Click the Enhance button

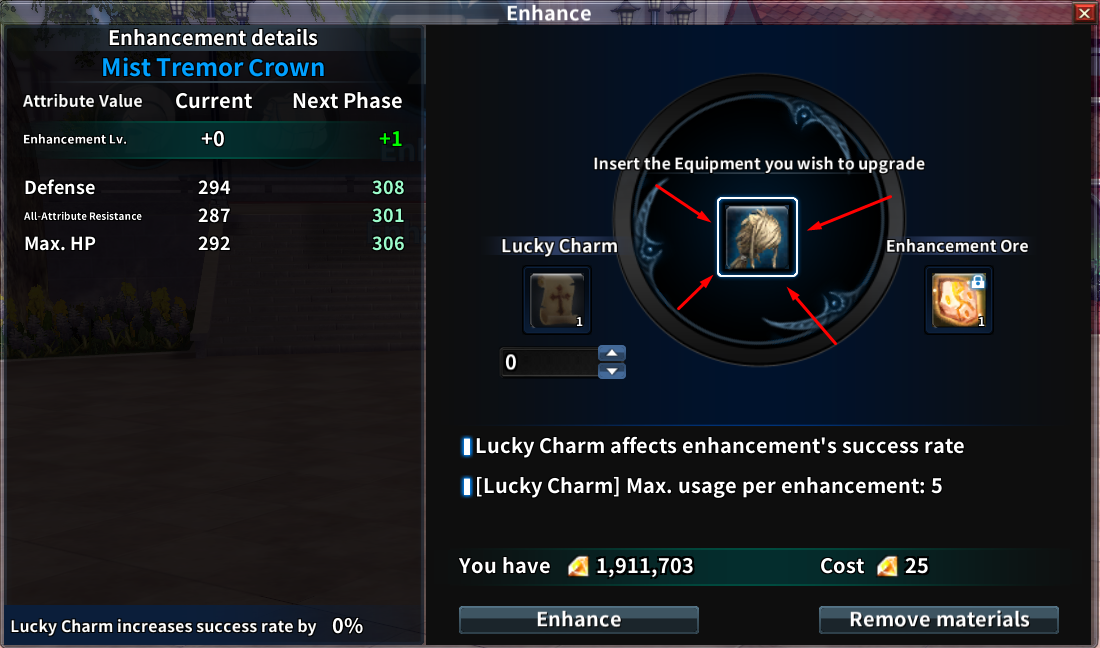(x=578, y=620)
